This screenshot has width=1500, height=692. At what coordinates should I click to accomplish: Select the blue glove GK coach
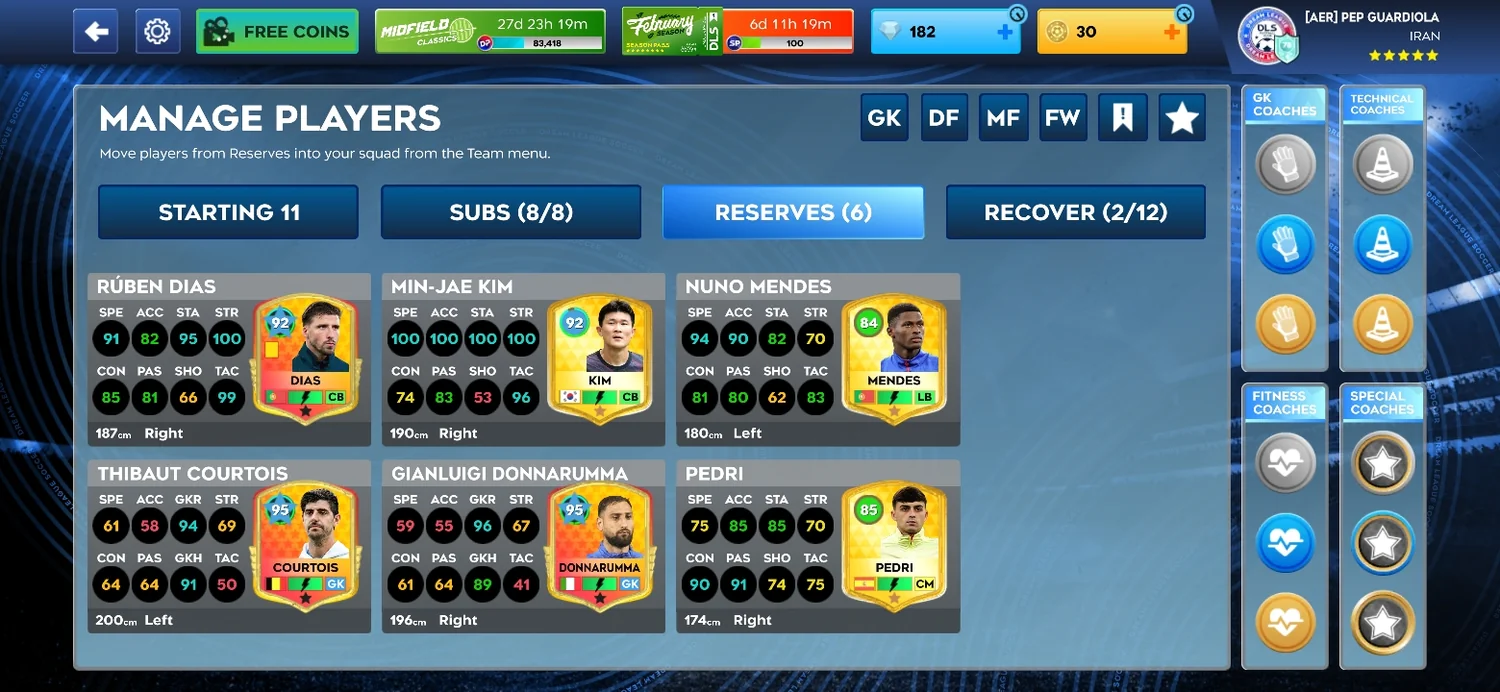[x=1284, y=244]
